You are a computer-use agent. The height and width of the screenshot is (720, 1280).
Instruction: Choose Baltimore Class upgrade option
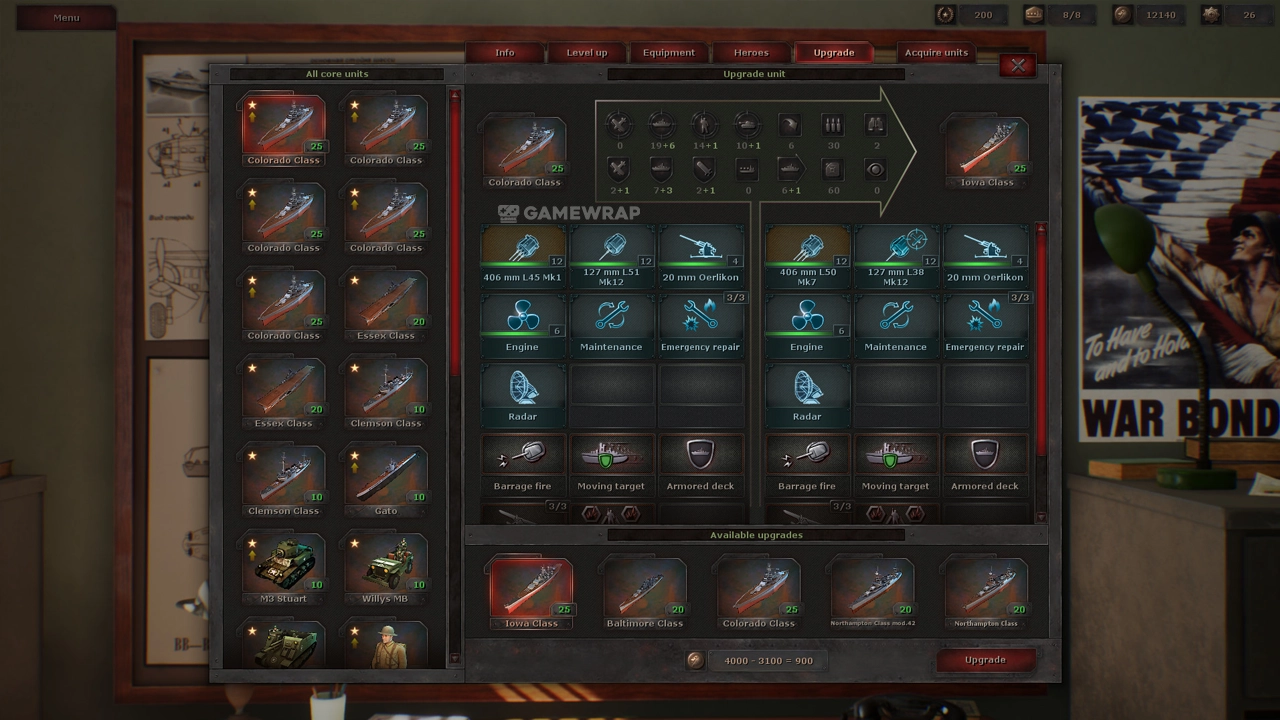coord(645,592)
